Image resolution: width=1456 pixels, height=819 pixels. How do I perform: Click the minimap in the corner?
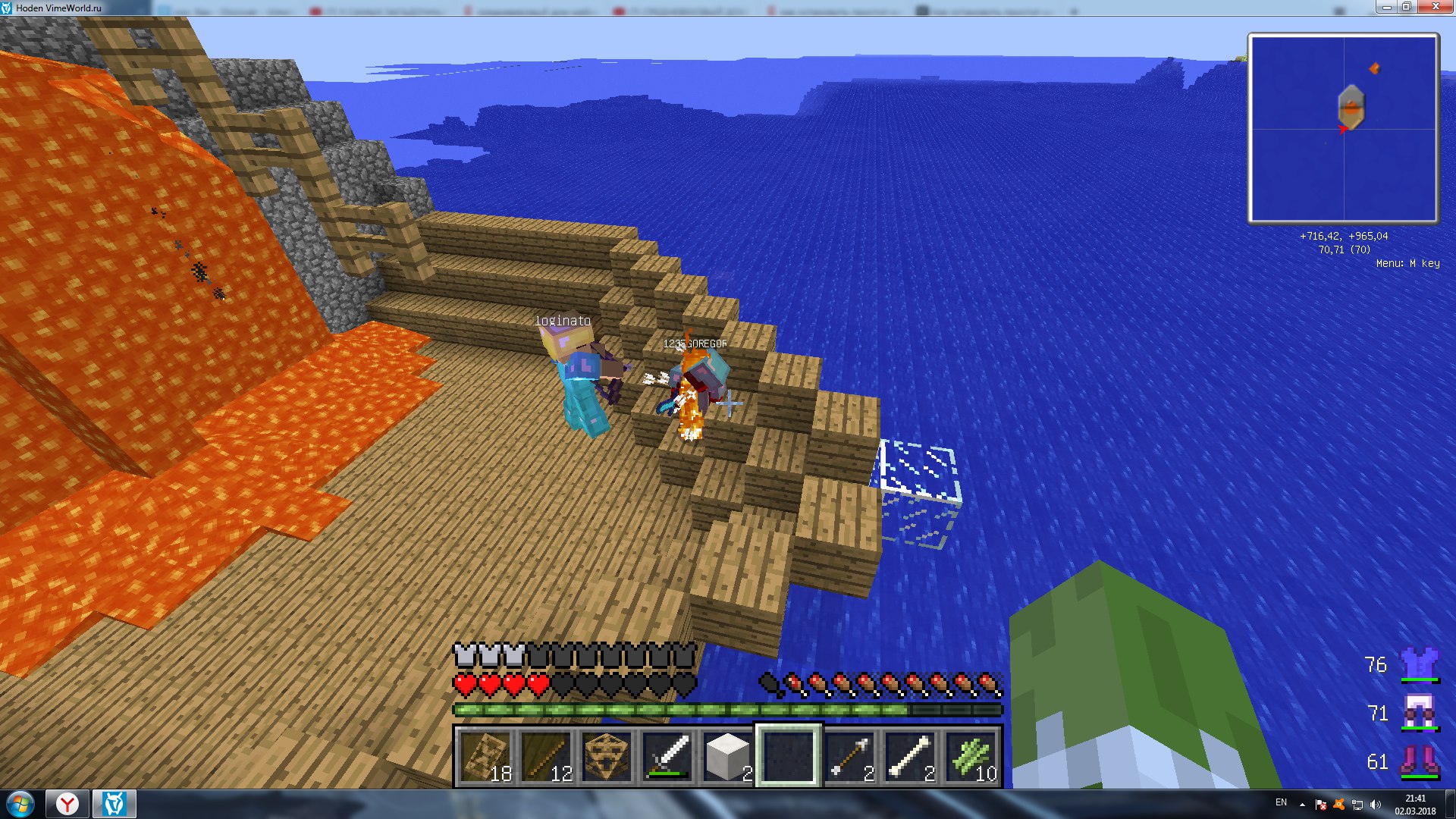(1343, 128)
